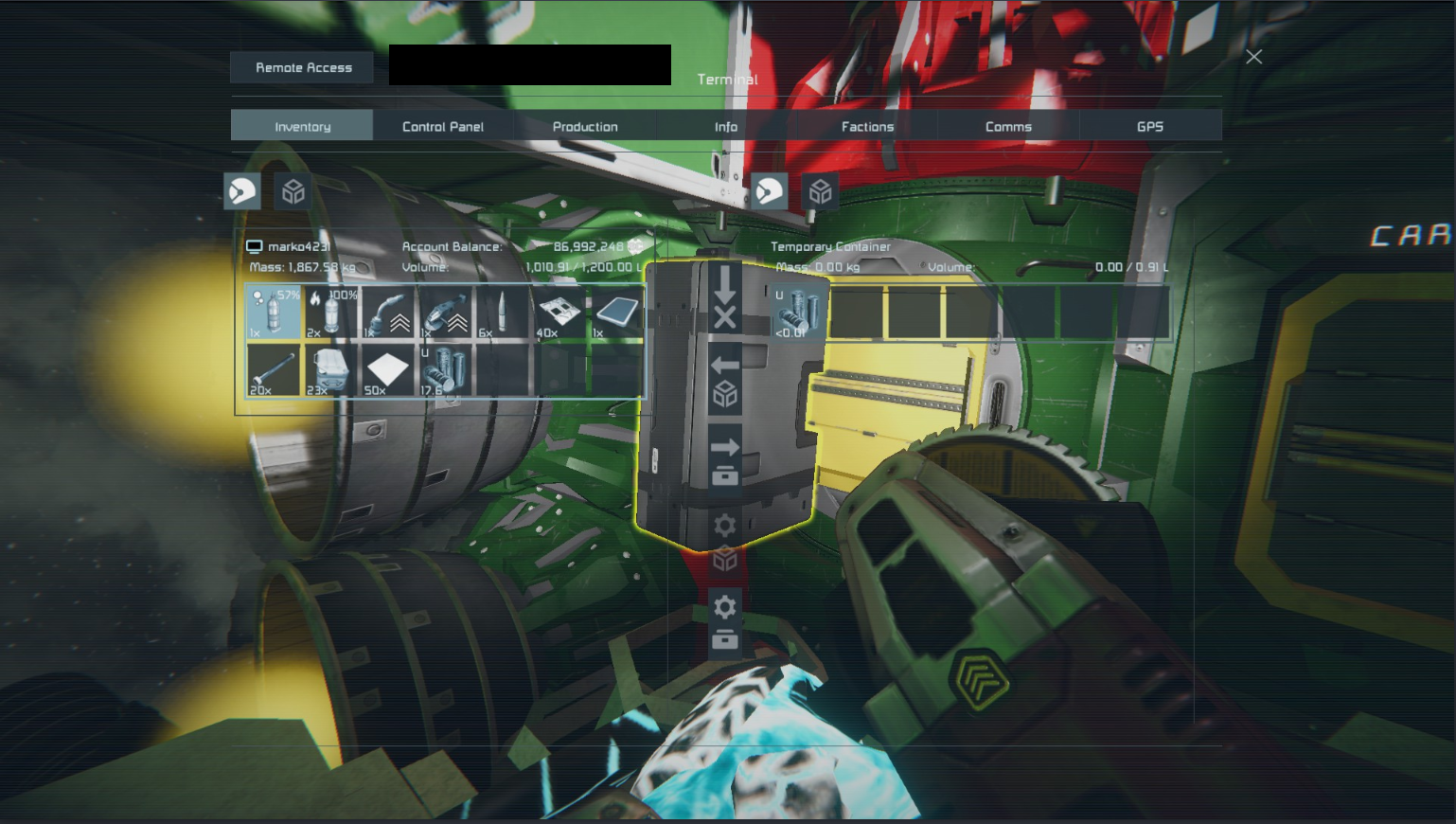1456x824 pixels.
Task: Select the 57% oxygen bottle slot
Action: coord(274,313)
